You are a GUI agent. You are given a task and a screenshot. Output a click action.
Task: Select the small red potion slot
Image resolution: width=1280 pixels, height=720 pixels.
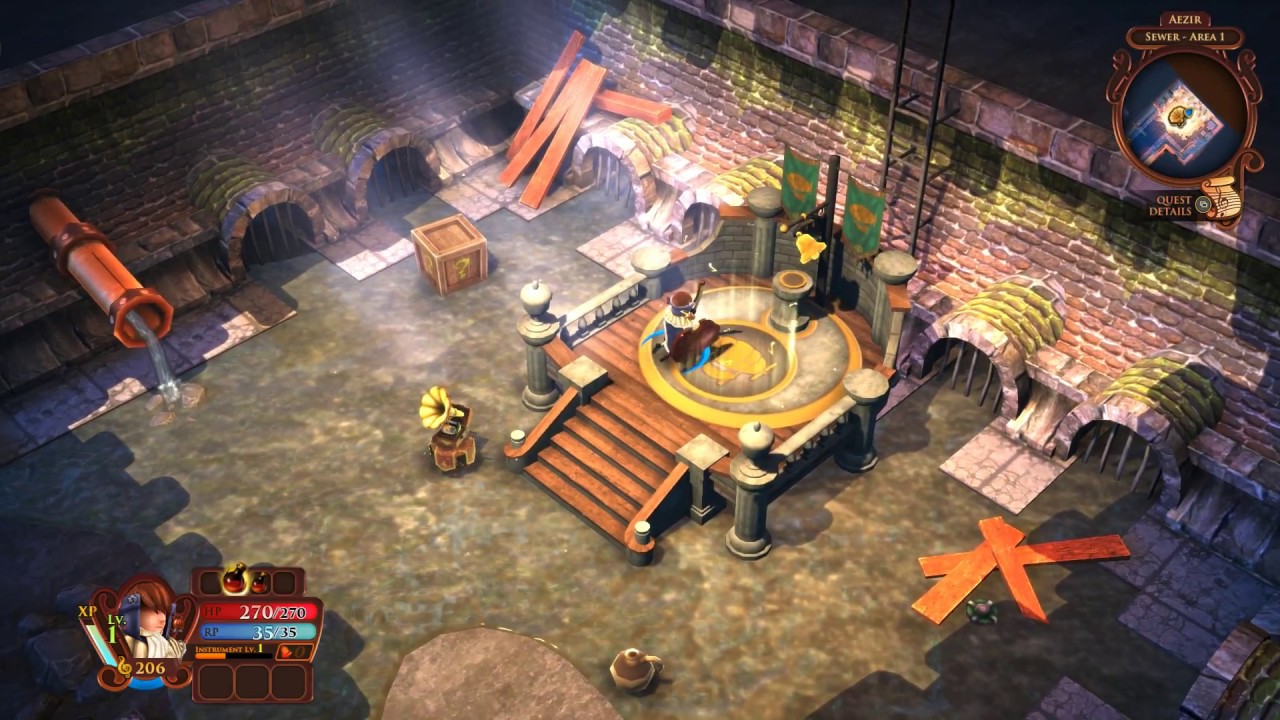tap(259, 582)
